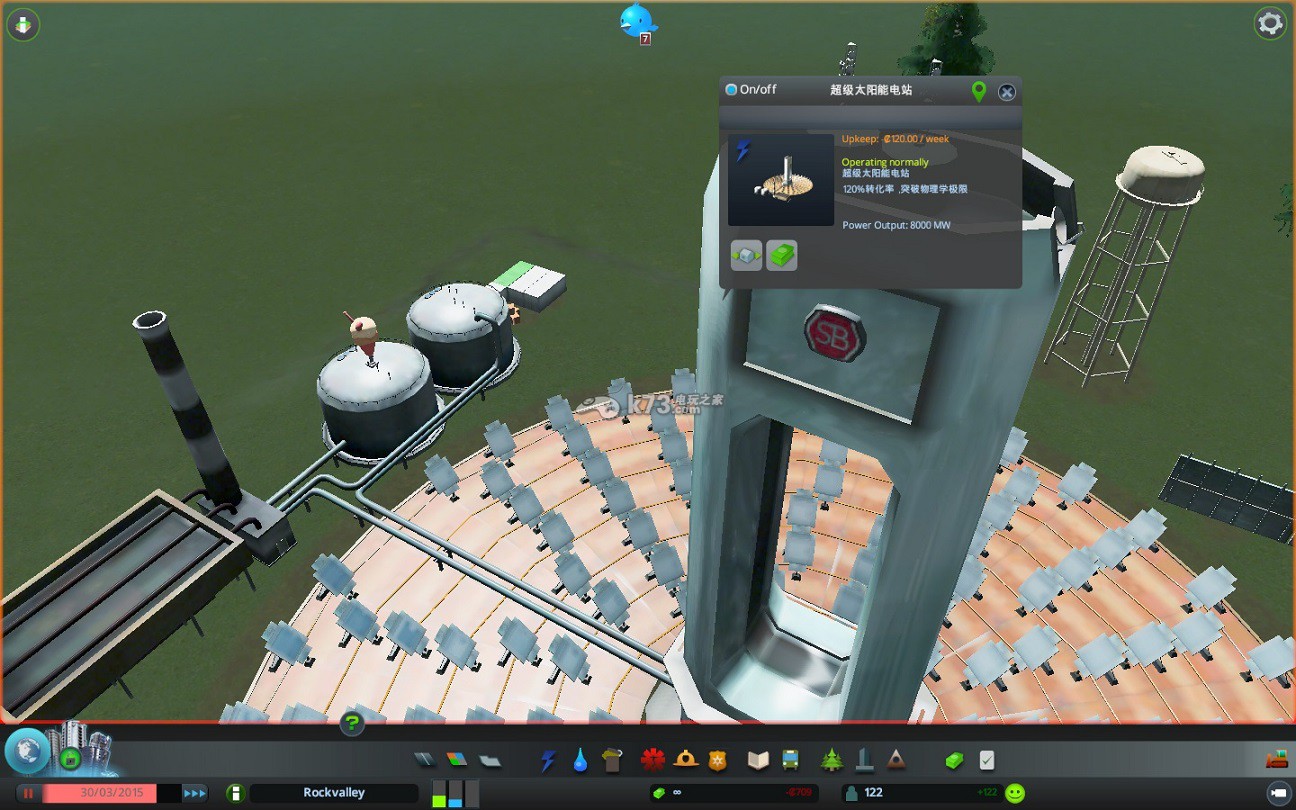This screenshot has height=810, width=1296.
Task: Open the Garbage bin menu
Action: [612, 760]
